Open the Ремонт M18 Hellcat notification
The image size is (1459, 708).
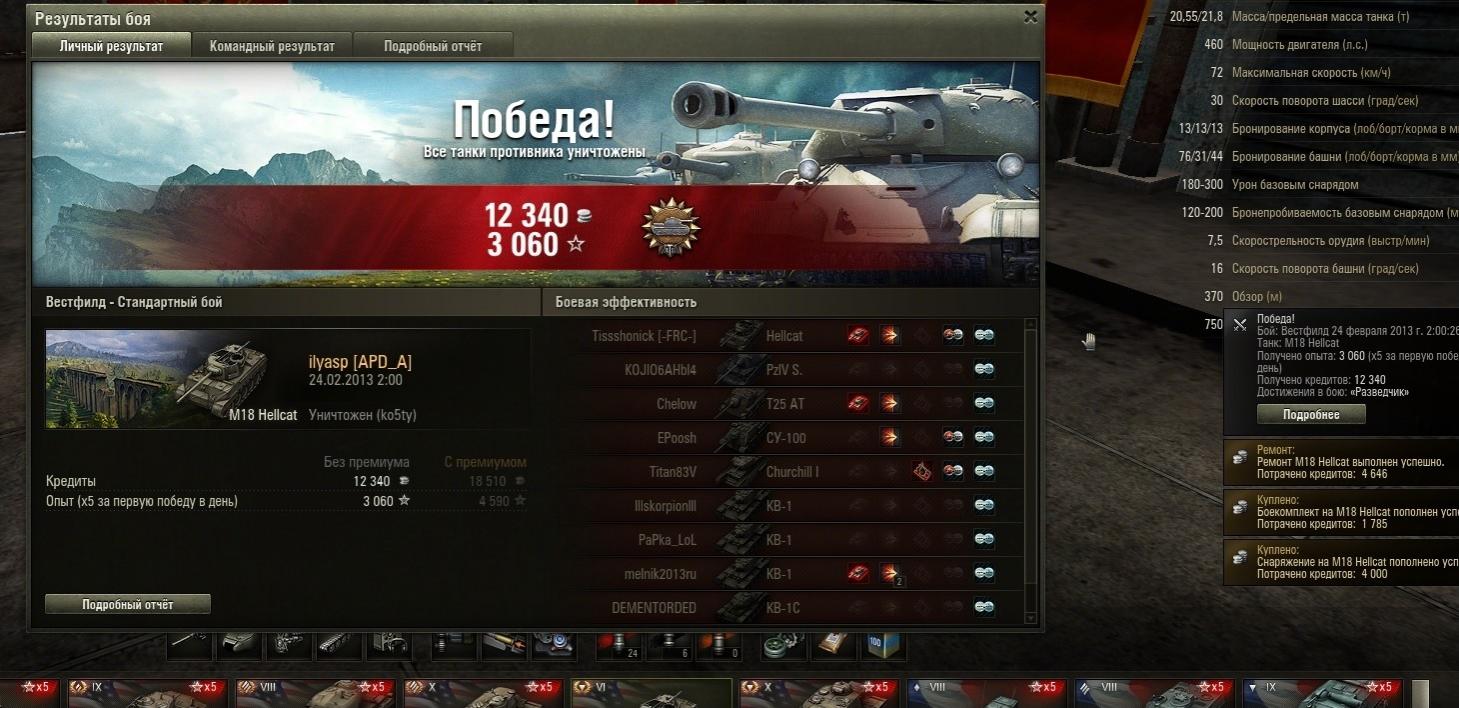(1340, 462)
